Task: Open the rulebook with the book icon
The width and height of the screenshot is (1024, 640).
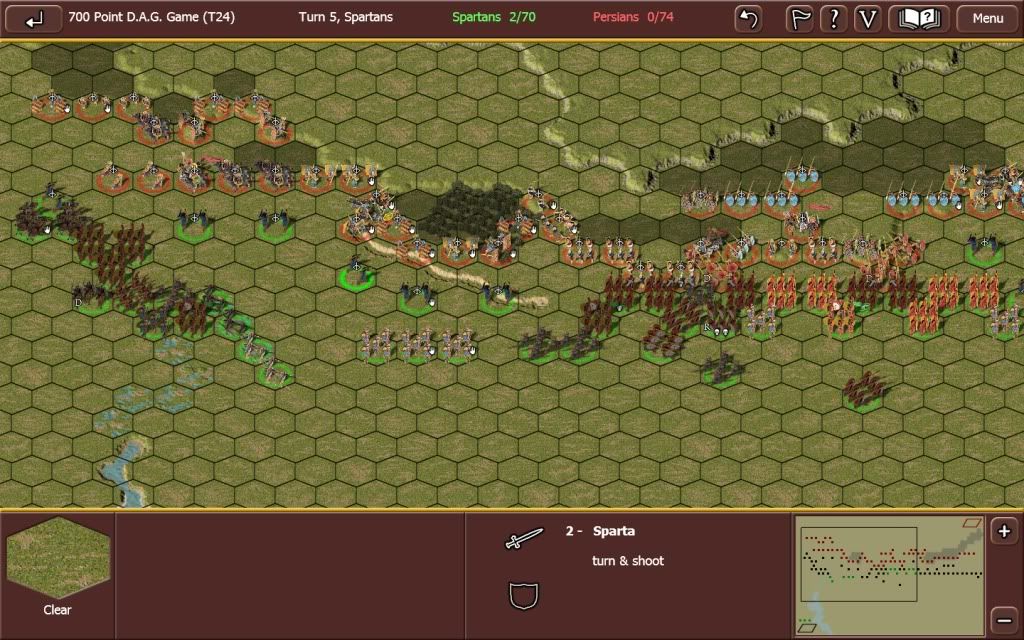Action: (919, 18)
